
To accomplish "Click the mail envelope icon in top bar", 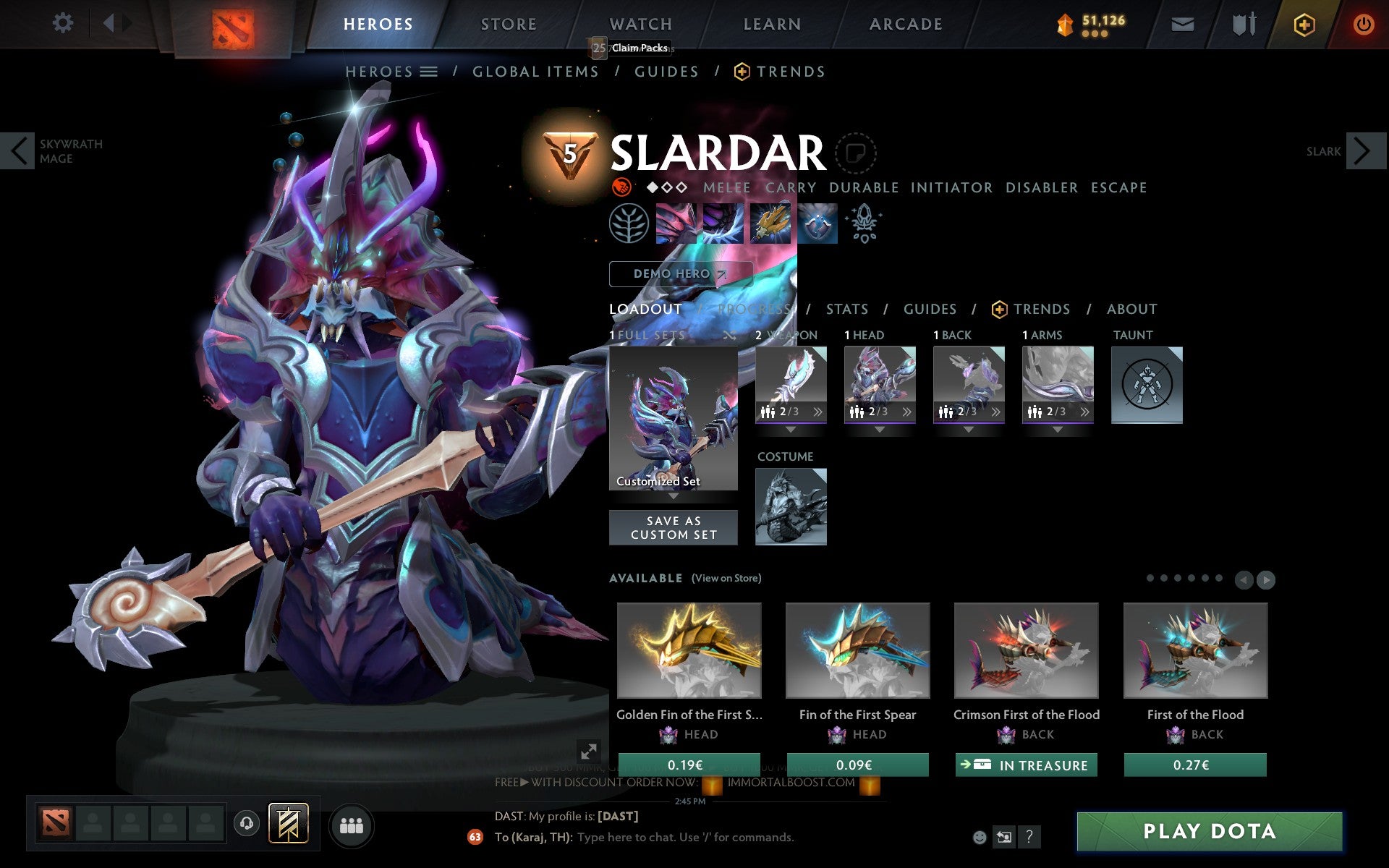I will (1182, 23).
